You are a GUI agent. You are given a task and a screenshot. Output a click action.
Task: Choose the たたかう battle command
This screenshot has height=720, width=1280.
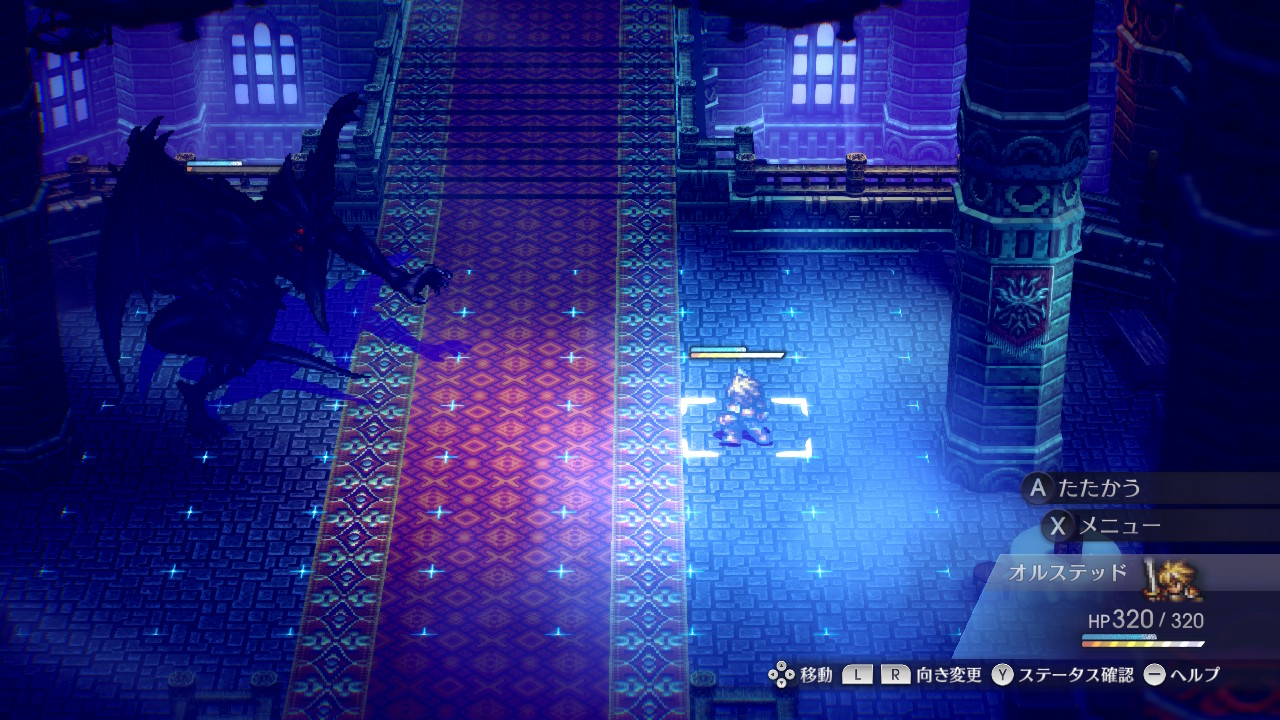tap(1098, 488)
